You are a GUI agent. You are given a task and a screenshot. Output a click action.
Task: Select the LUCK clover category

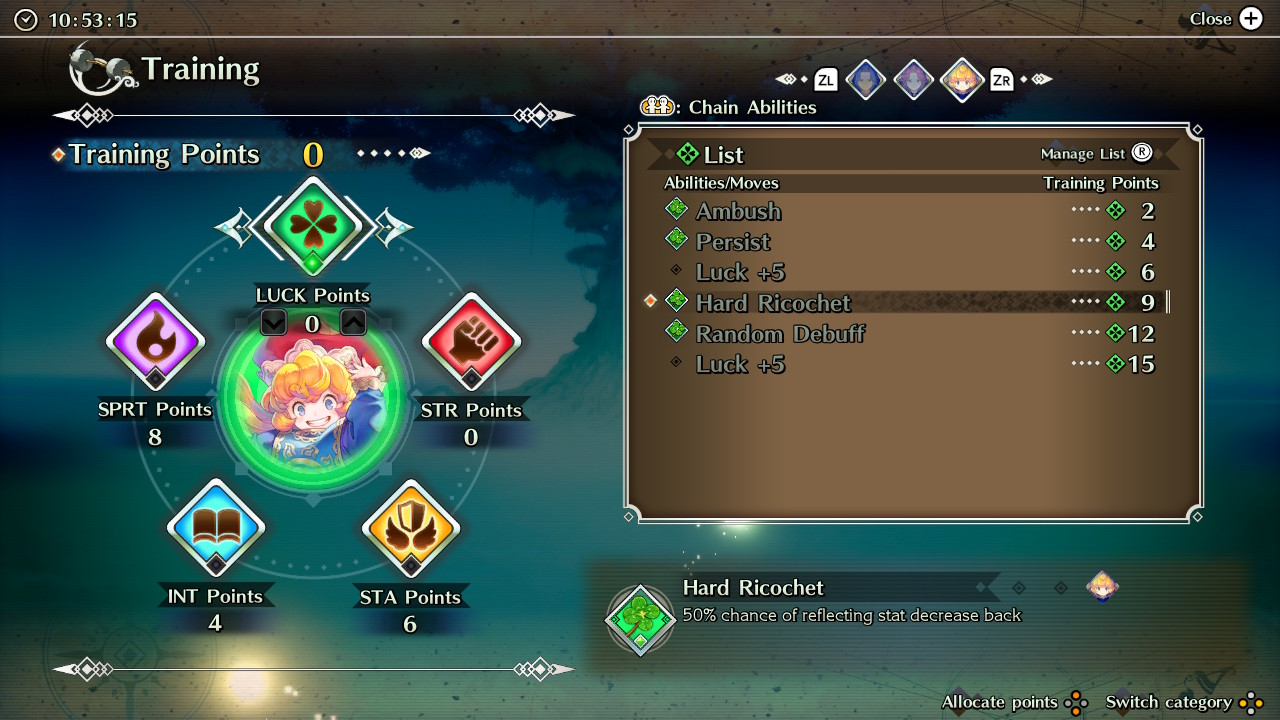(x=313, y=227)
